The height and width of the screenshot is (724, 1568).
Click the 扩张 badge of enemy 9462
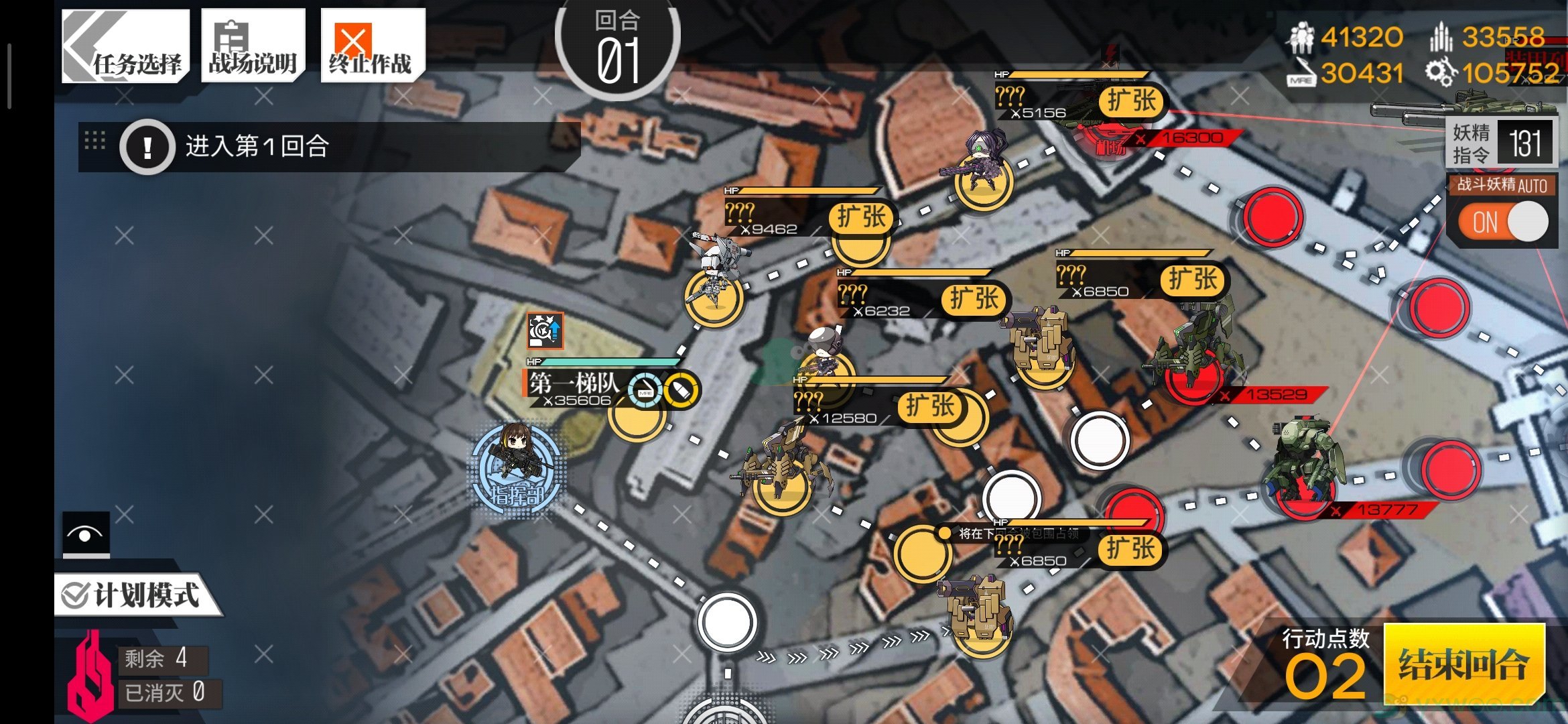[x=862, y=217]
